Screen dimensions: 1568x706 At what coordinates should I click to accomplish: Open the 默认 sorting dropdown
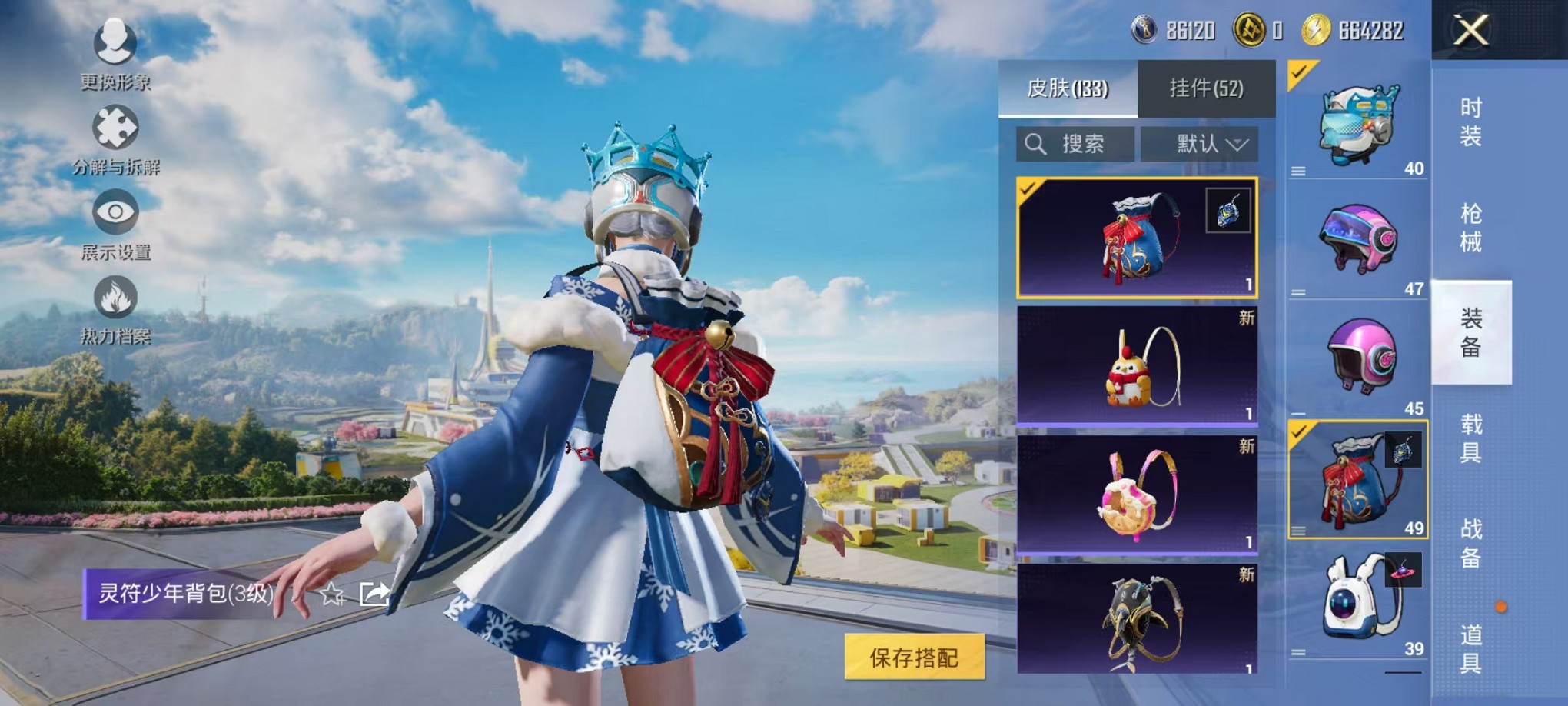click(1198, 145)
